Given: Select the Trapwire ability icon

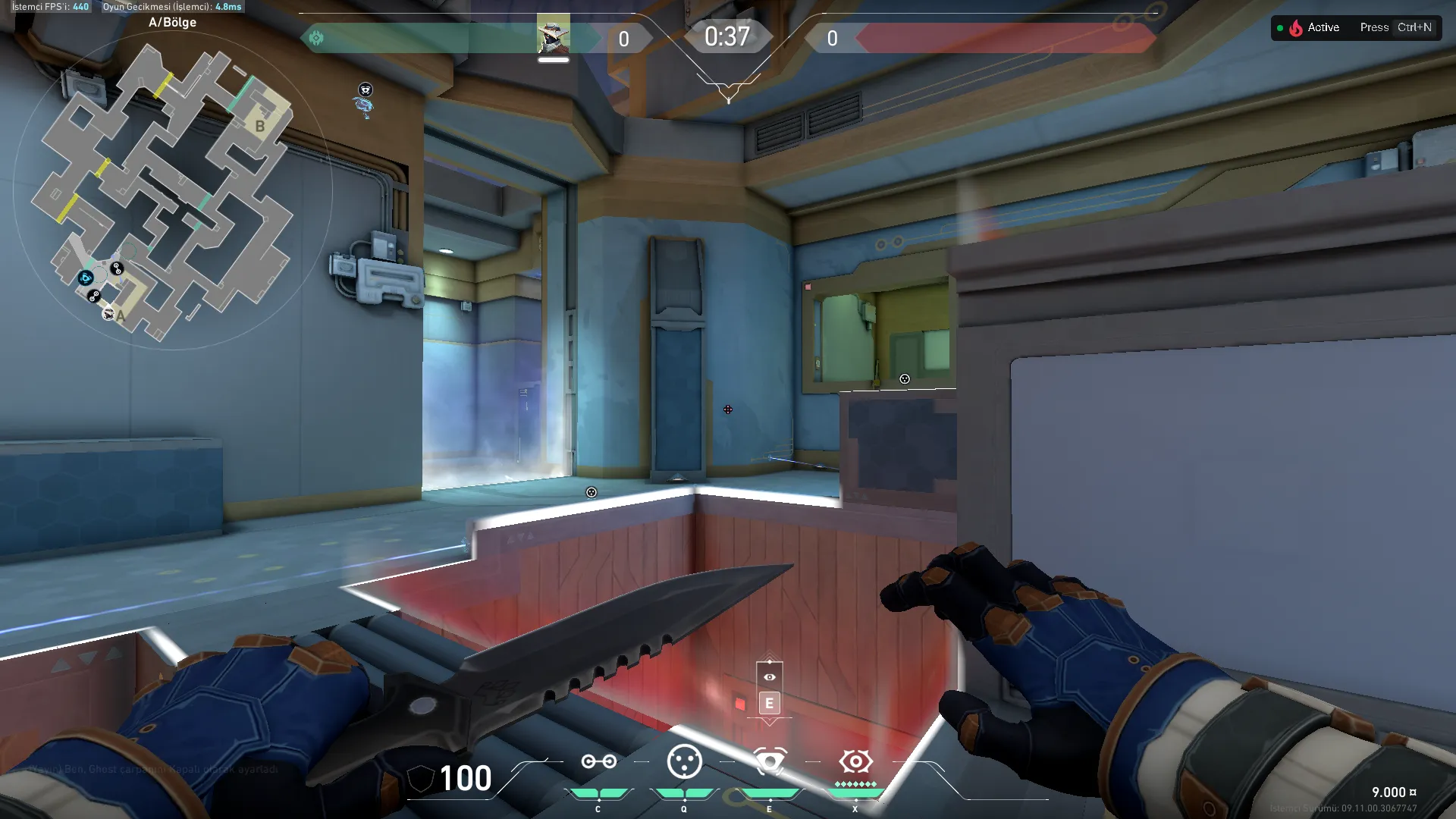Looking at the screenshot, I should coord(598,761).
